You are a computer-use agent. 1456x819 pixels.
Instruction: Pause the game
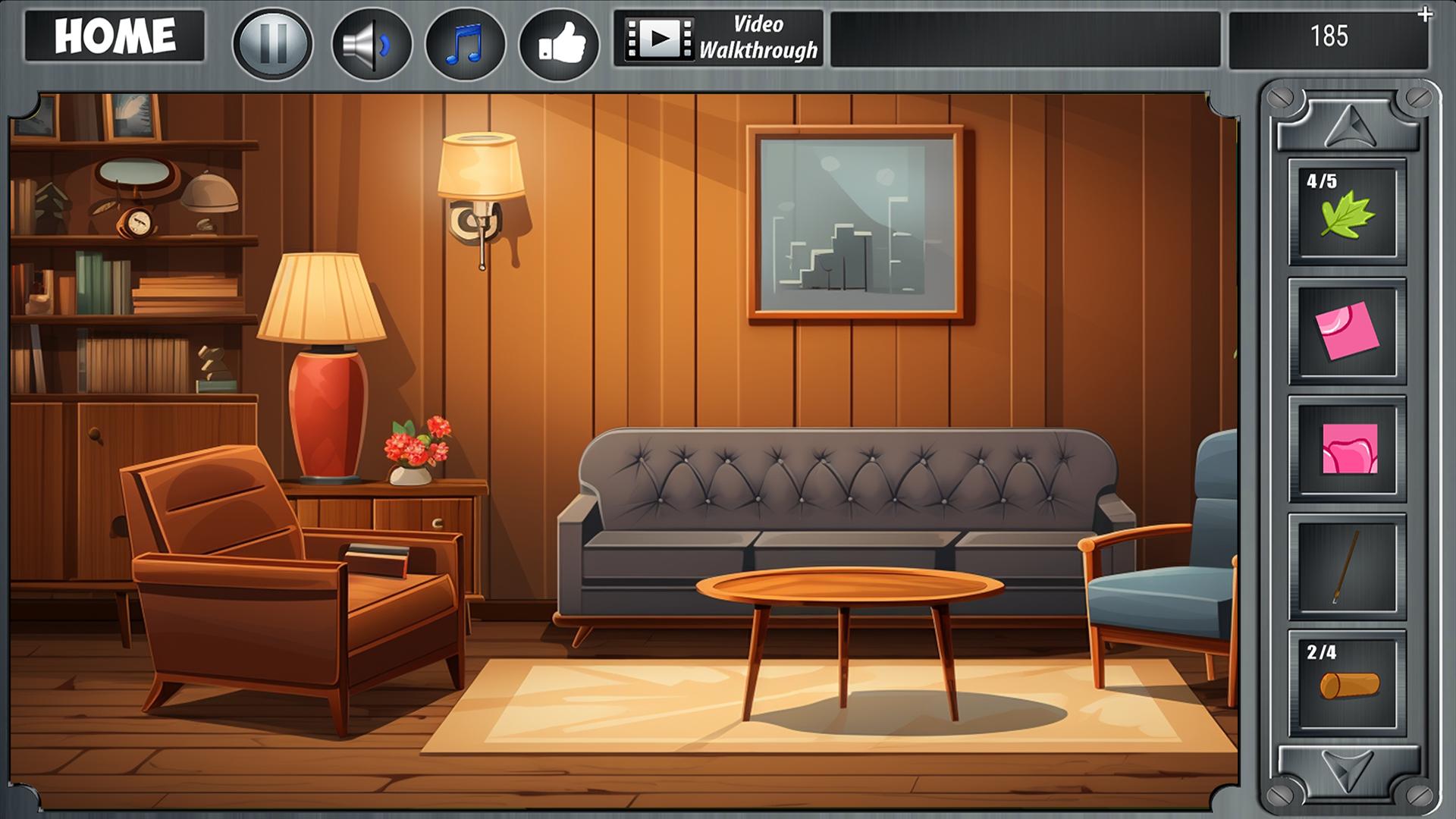pos(275,44)
